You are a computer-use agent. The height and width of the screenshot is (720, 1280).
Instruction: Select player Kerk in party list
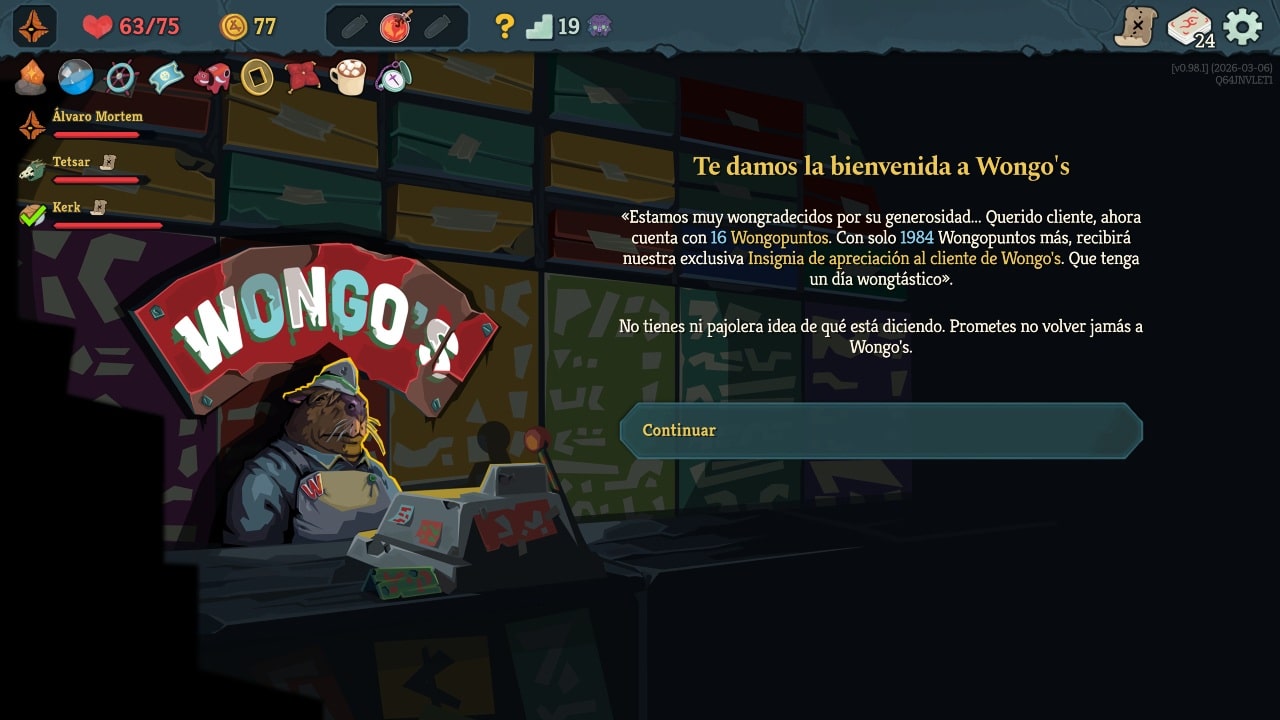tap(66, 208)
